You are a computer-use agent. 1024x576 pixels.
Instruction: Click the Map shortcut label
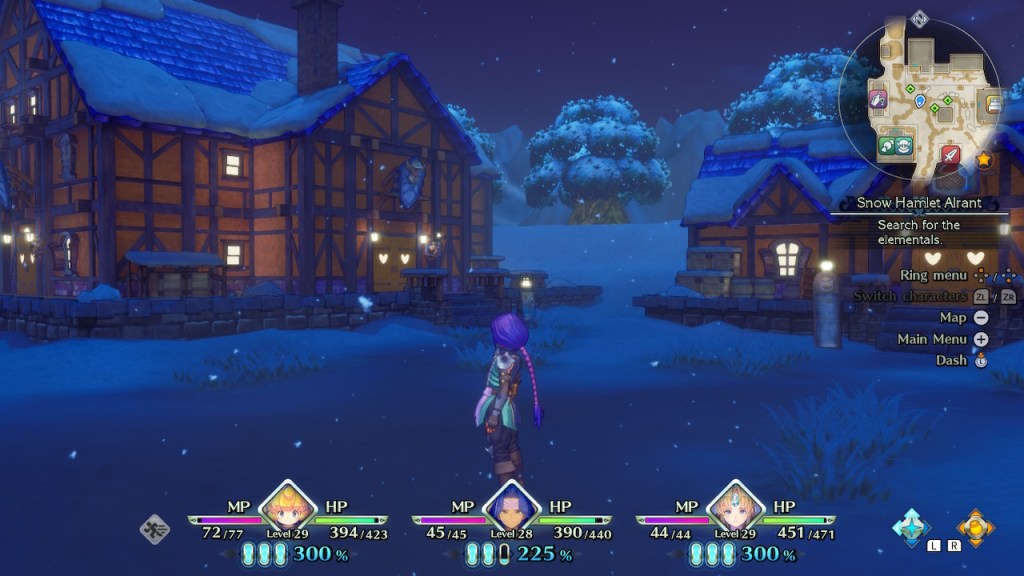[952, 317]
